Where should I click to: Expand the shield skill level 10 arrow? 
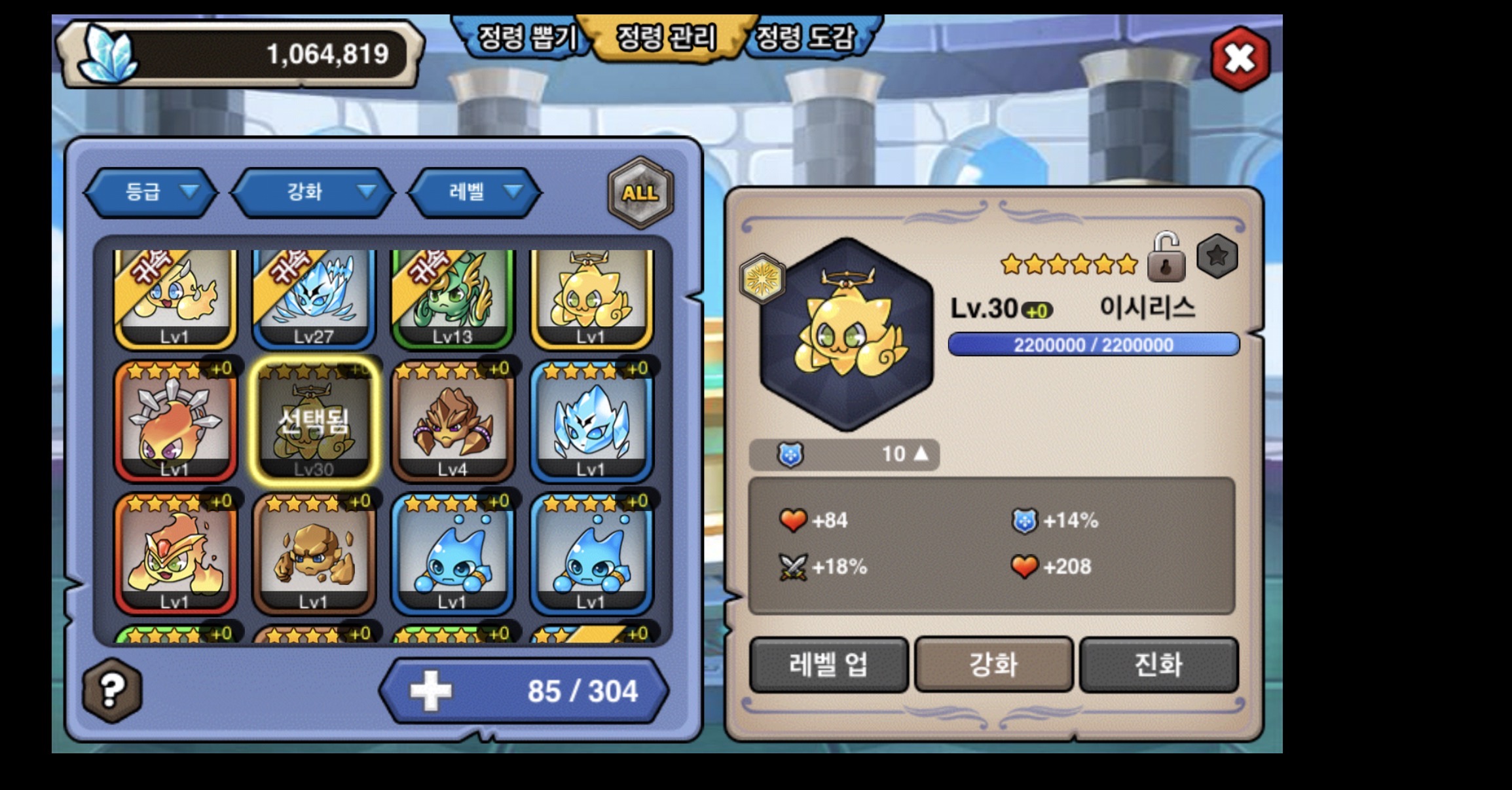[x=921, y=453]
